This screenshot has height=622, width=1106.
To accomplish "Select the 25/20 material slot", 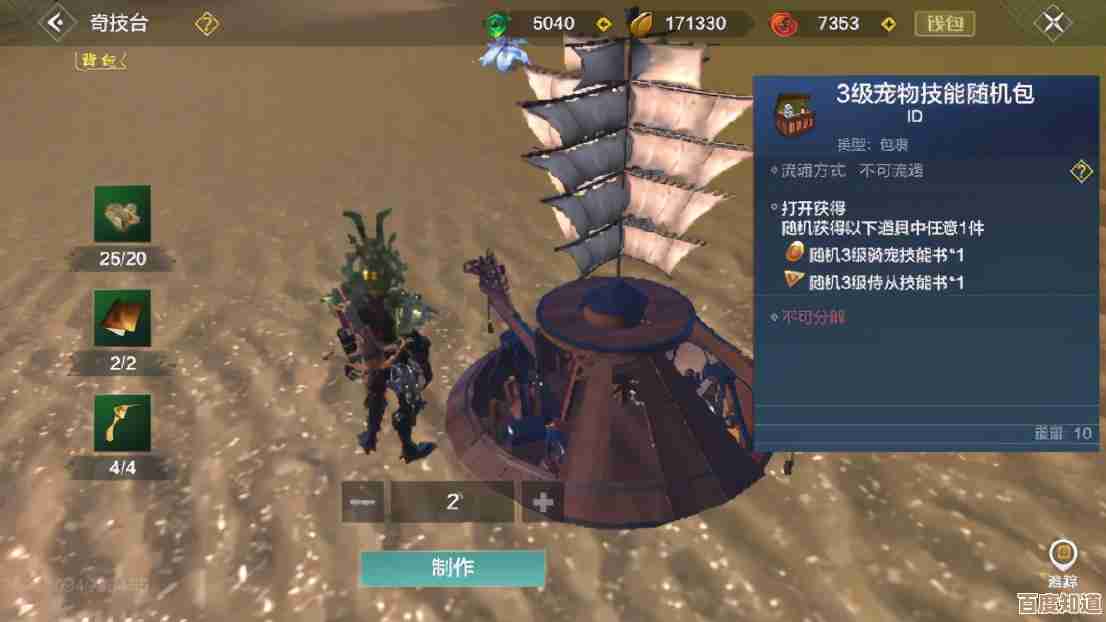I will [123, 213].
